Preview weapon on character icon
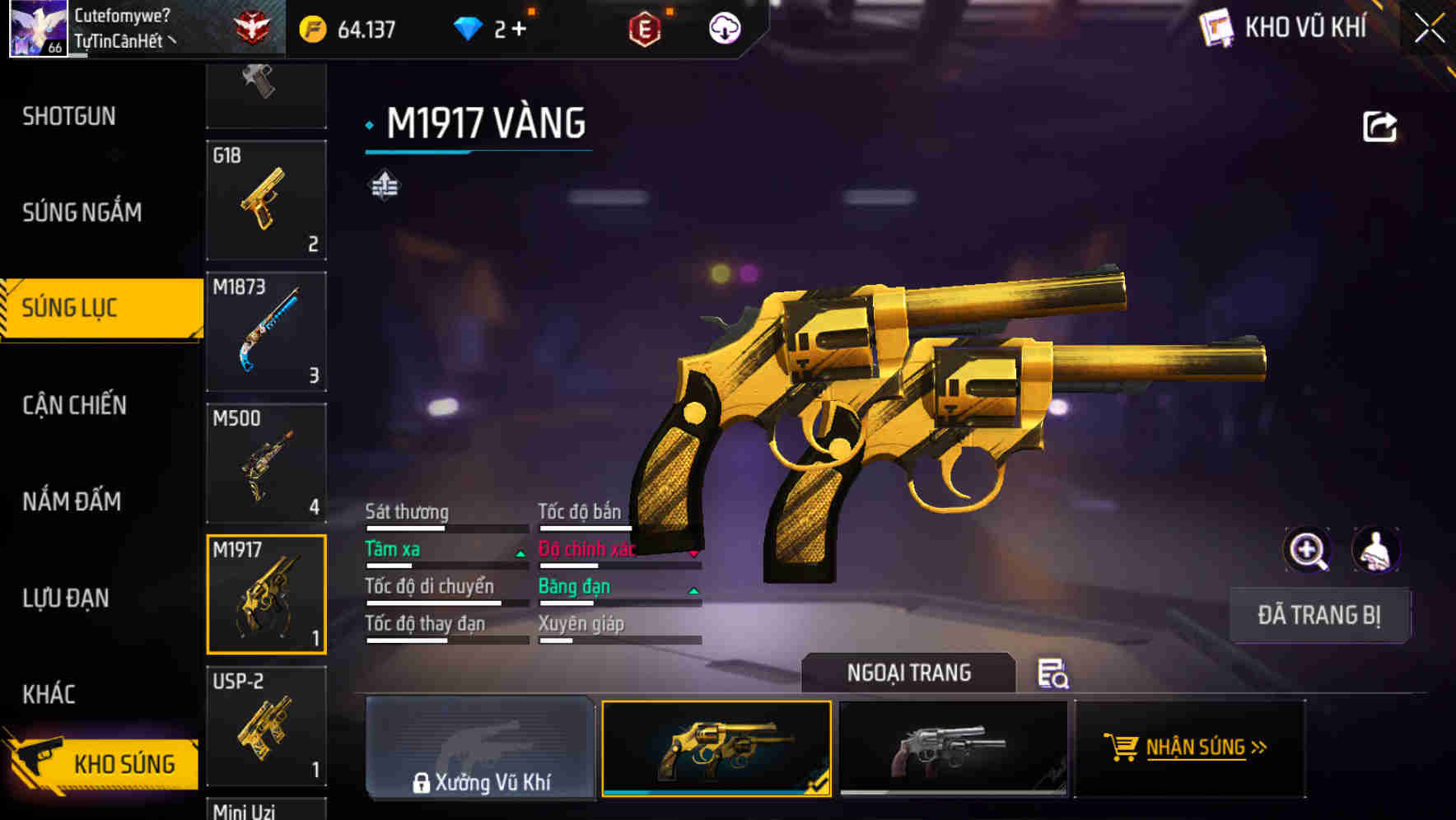Image resolution: width=1456 pixels, height=820 pixels. pos(1375,550)
